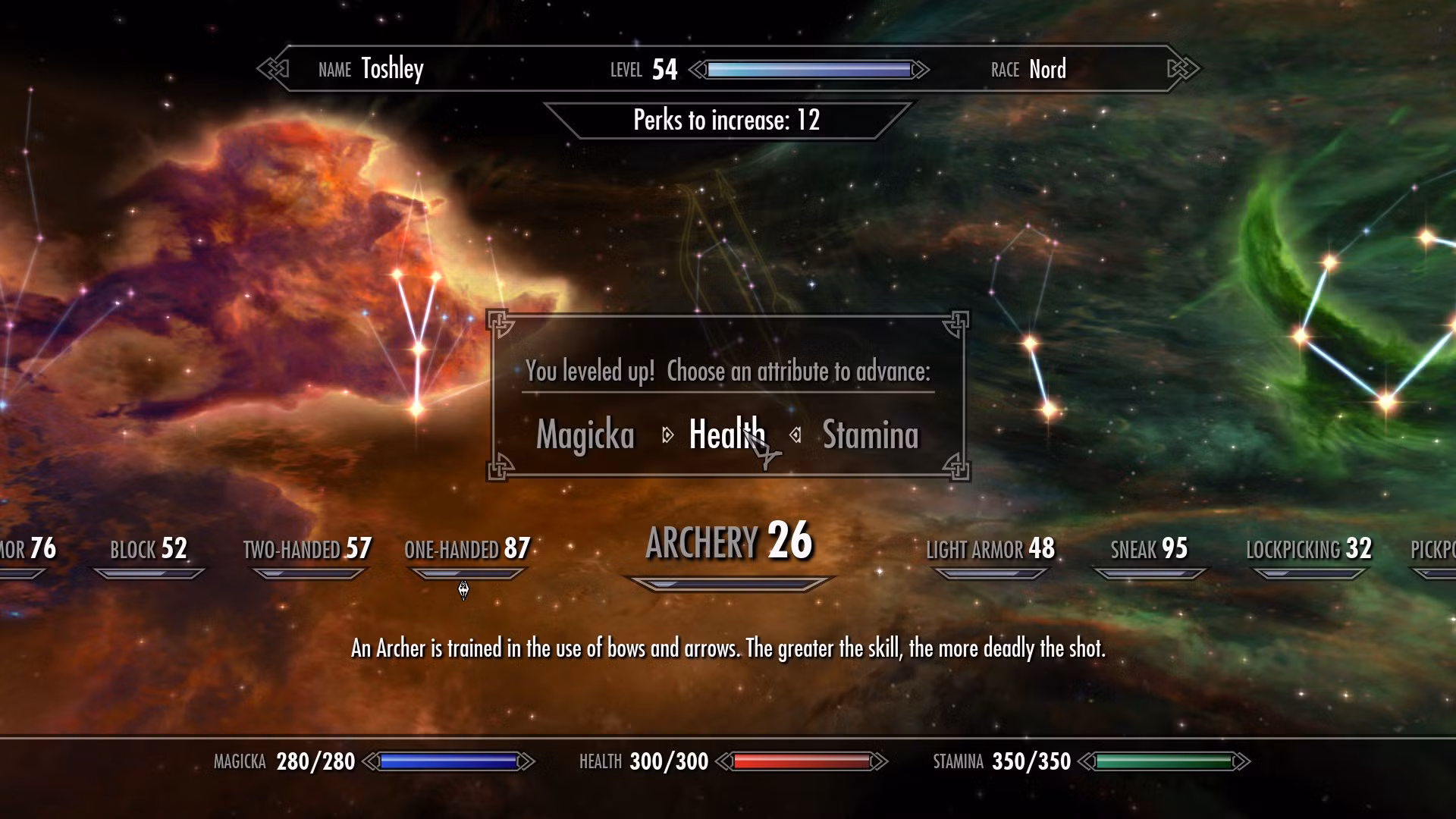Open the Lockpicking skill tree
The height and width of the screenshot is (819, 1456).
pyautogui.click(x=1310, y=549)
